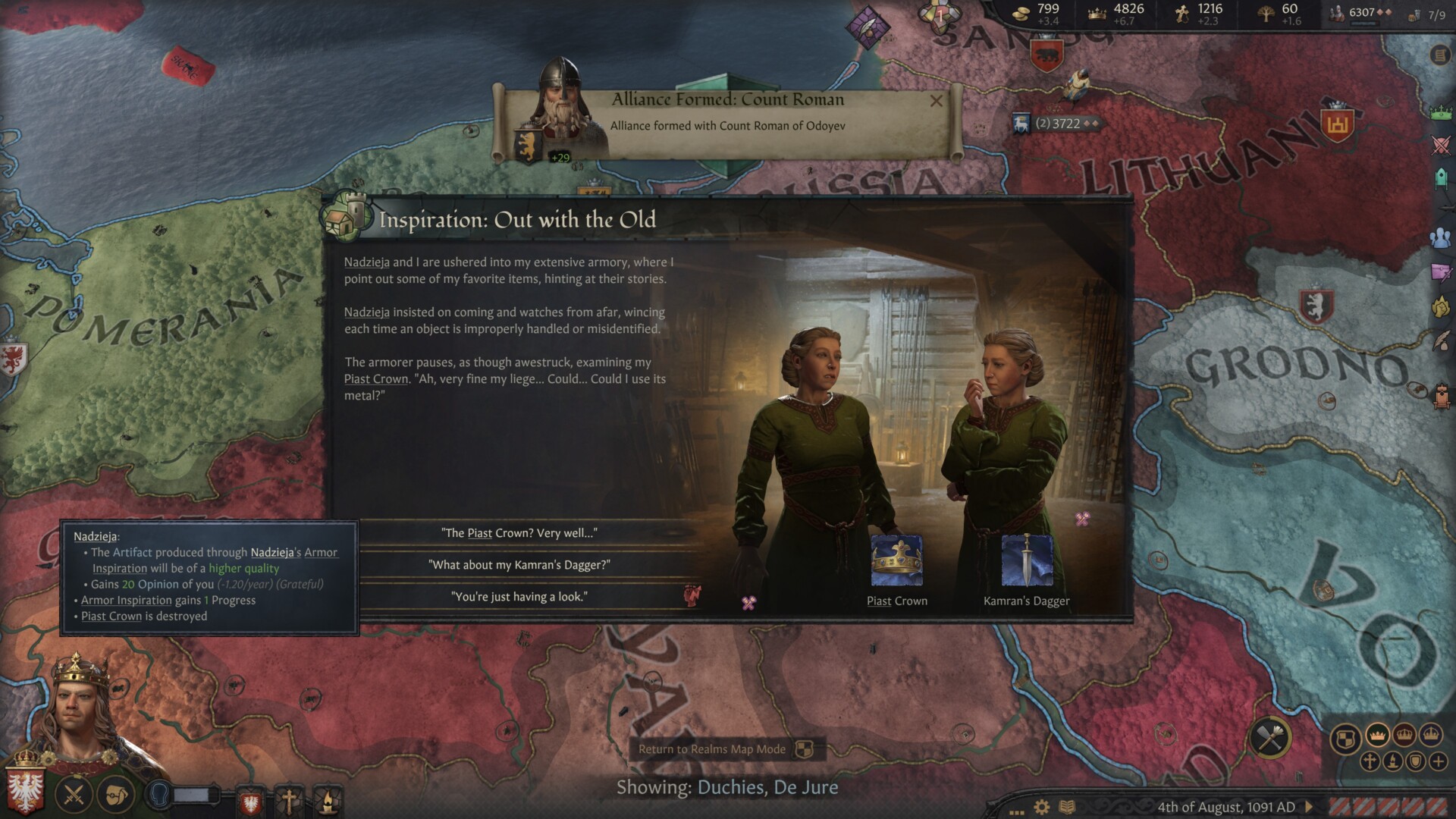Open the player ruler's character portrait
Image resolution: width=1456 pixels, height=819 pixels.
pos(80,705)
